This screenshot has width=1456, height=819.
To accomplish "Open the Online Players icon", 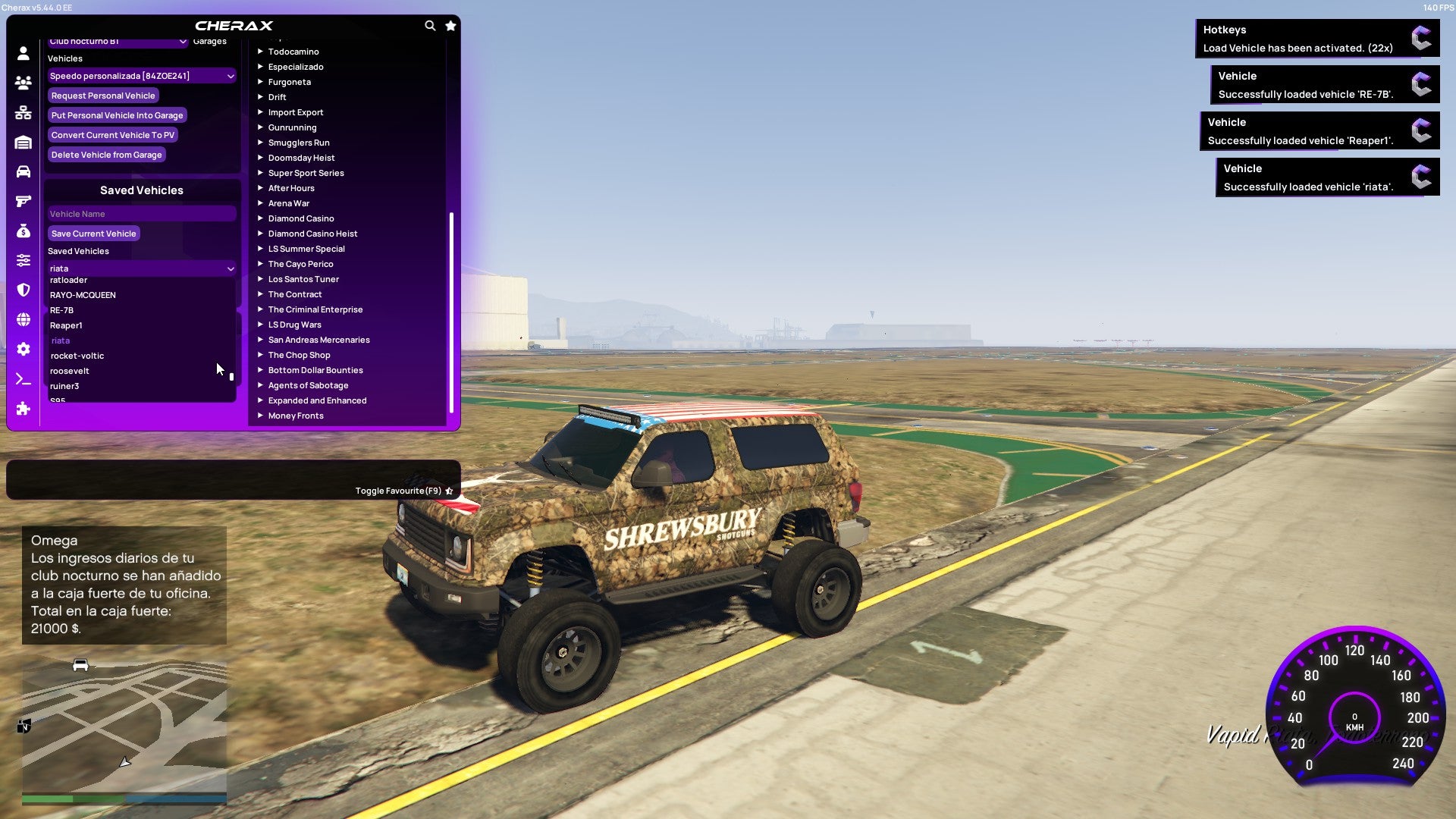I will click(23, 83).
